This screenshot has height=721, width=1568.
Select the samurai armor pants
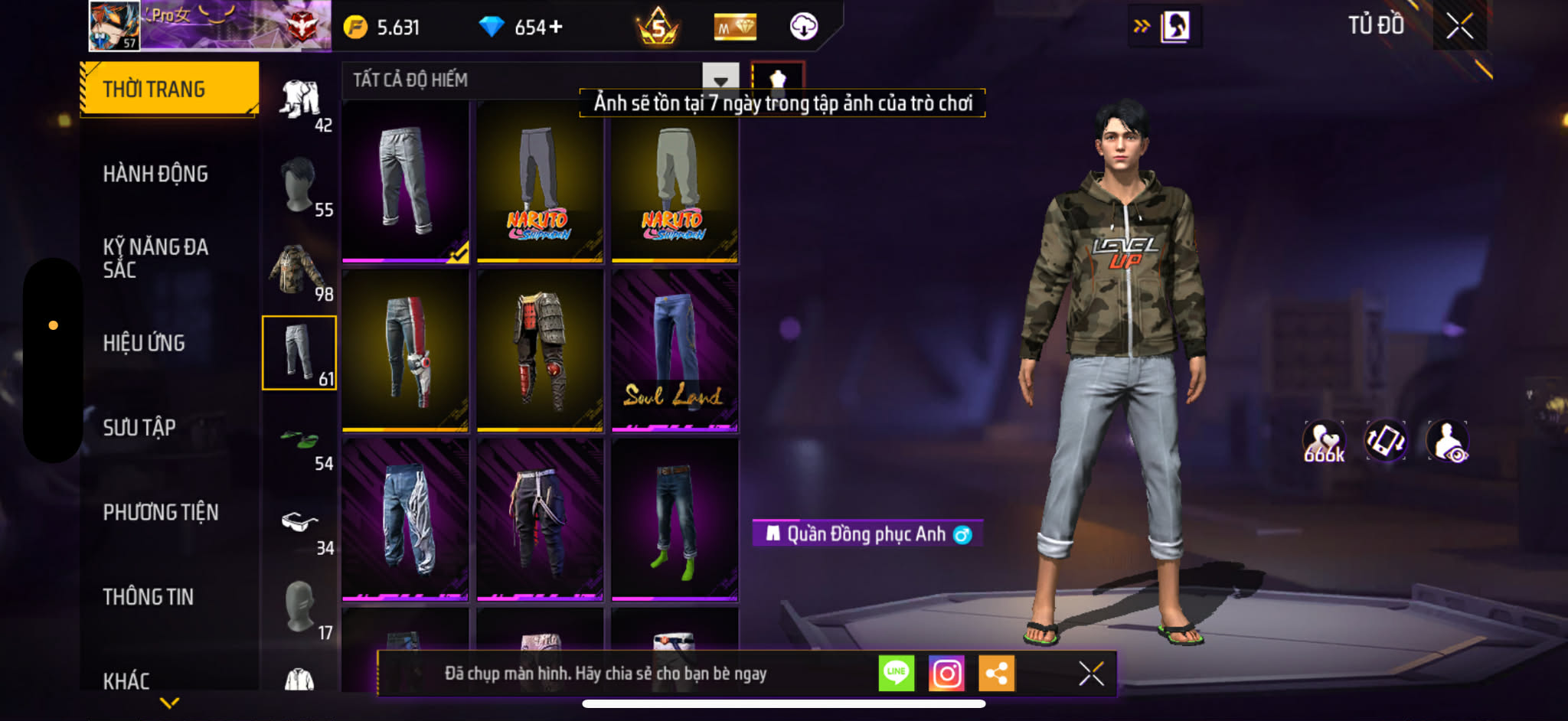[540, 350]
